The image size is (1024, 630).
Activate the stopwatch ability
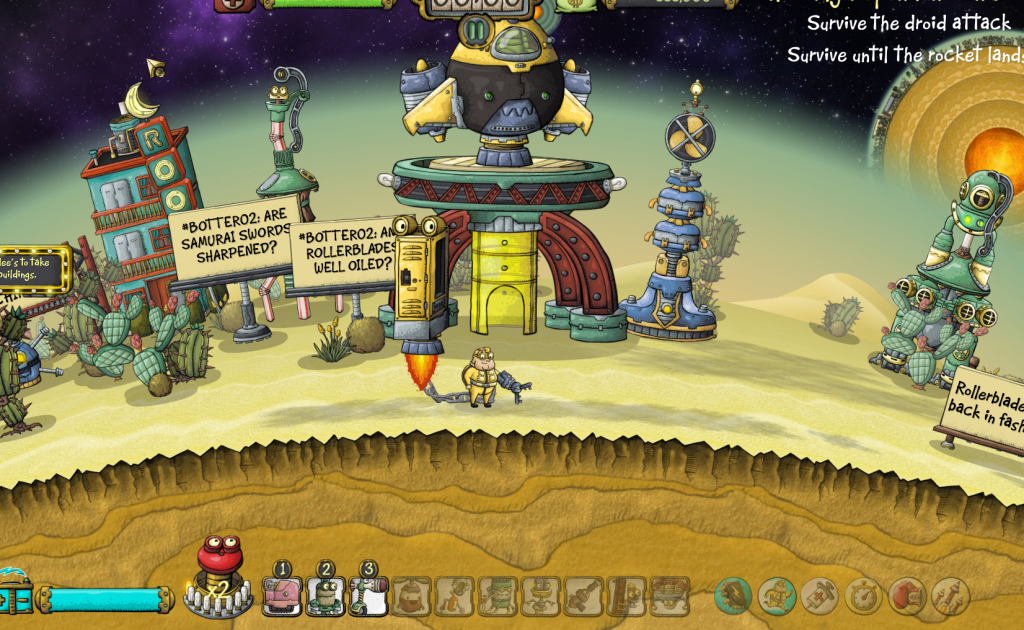[864, 596]
